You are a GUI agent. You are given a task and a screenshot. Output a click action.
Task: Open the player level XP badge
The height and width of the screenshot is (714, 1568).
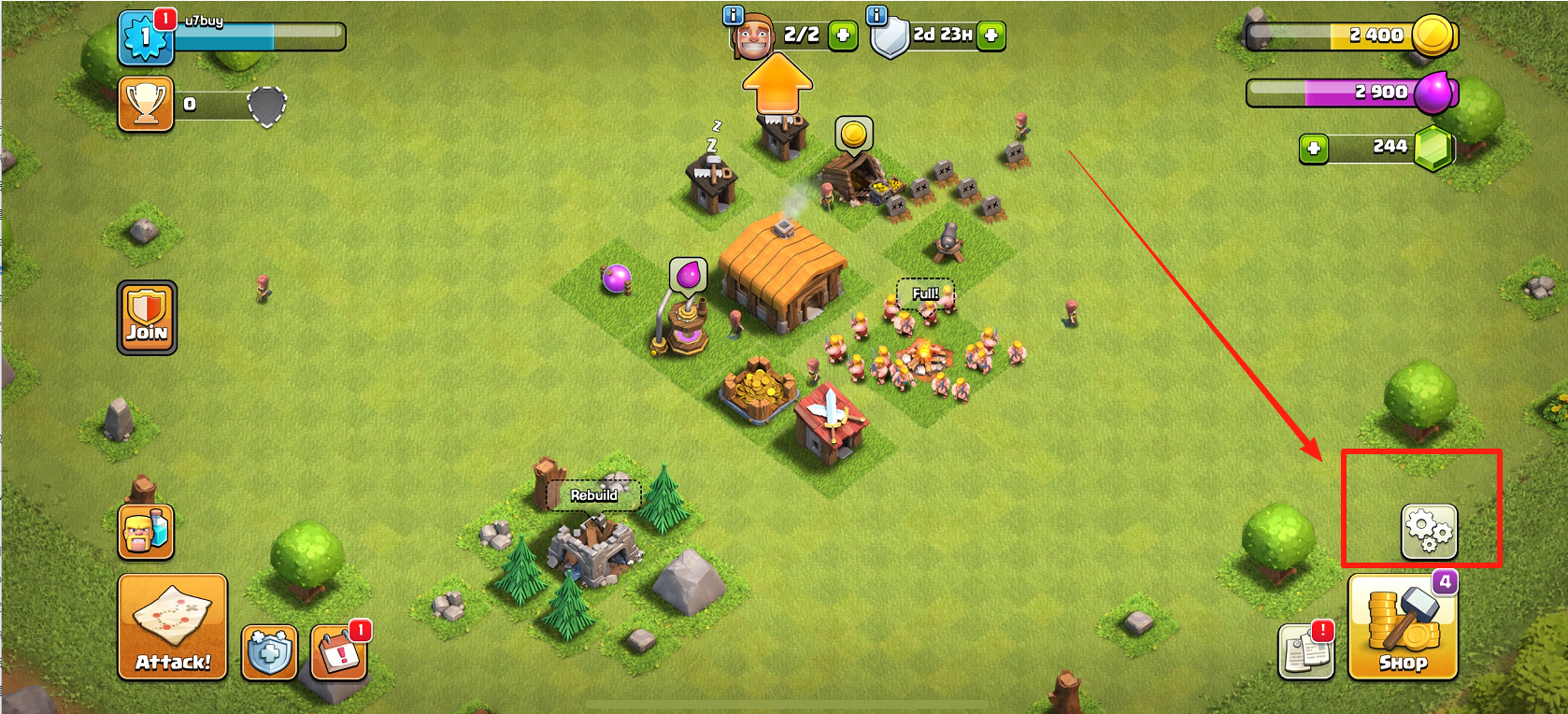click(x=146, y=38)
